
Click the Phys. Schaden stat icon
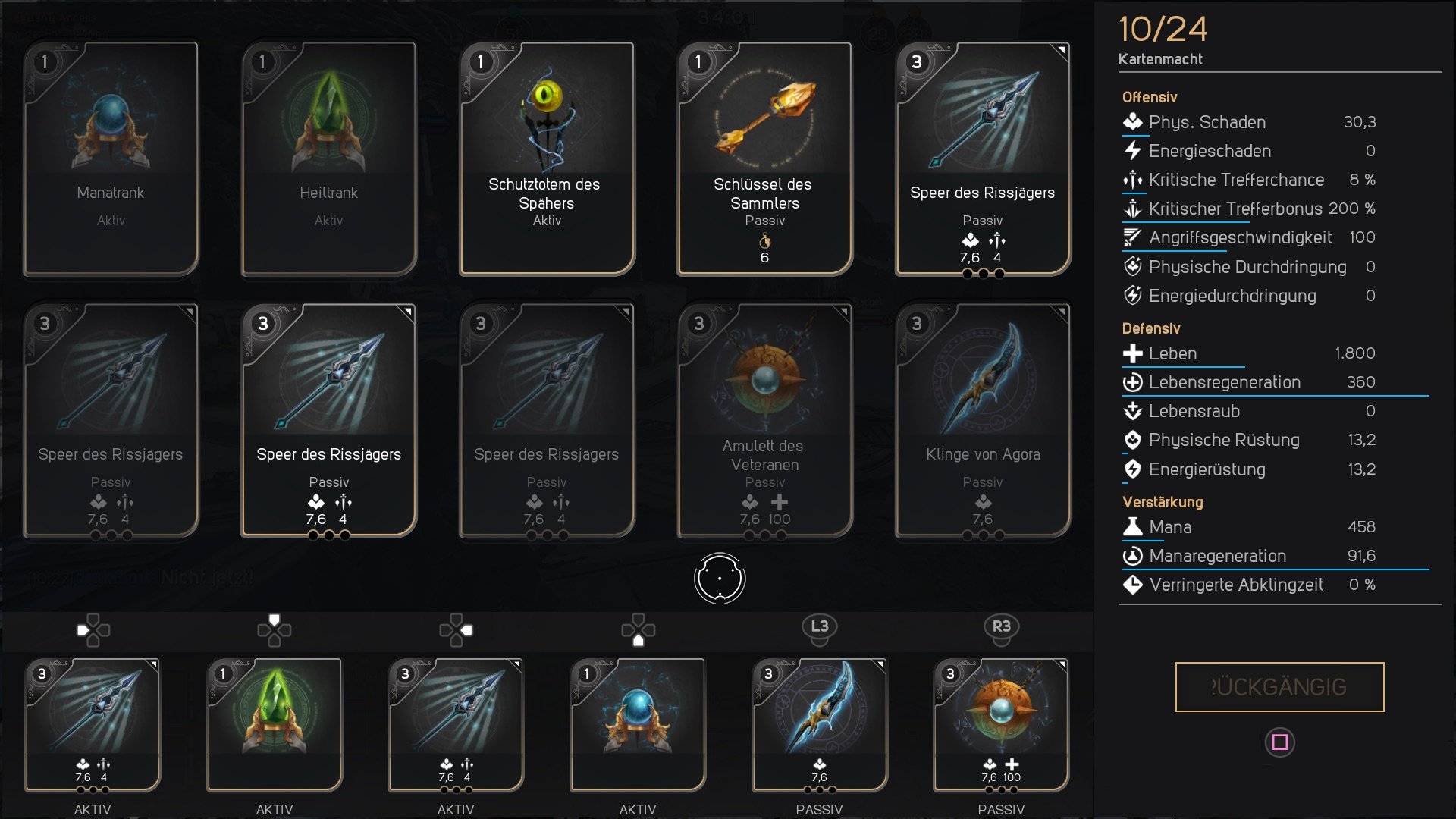[x=1133, y=122]
